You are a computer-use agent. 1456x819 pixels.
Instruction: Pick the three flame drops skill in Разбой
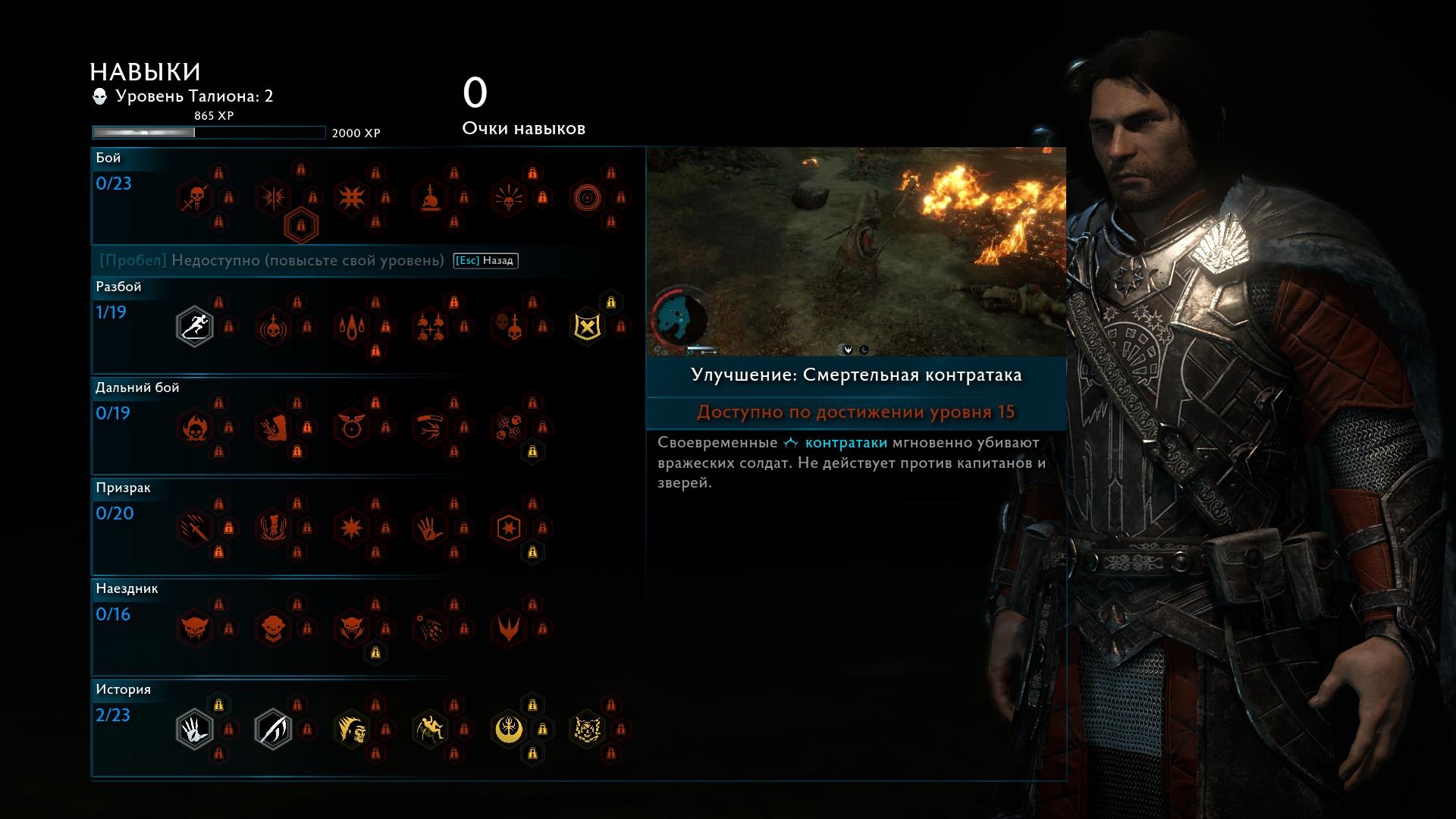coord(352,327)
